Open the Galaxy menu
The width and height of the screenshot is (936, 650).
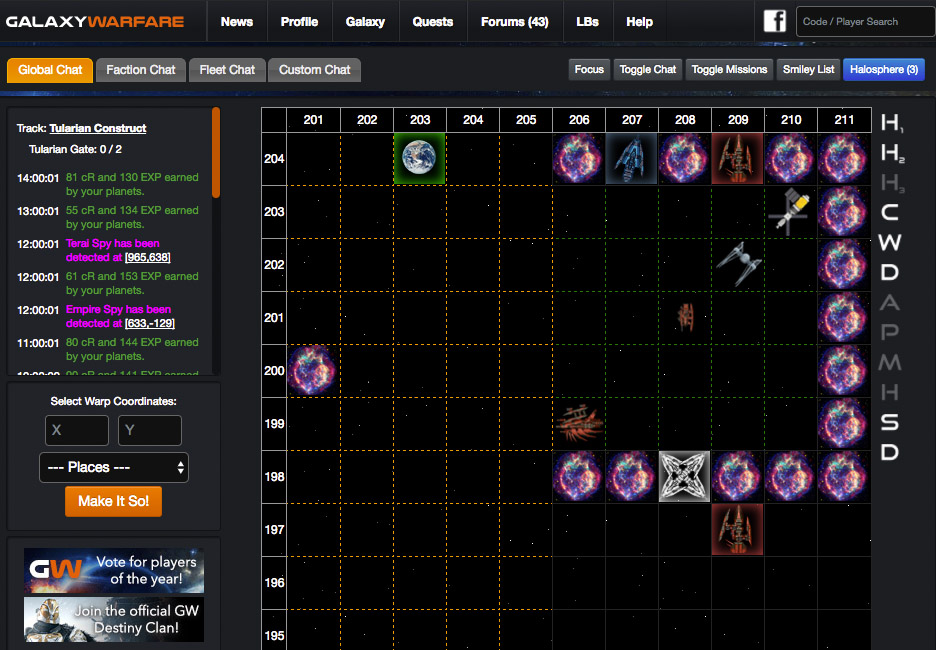(365, 22)
